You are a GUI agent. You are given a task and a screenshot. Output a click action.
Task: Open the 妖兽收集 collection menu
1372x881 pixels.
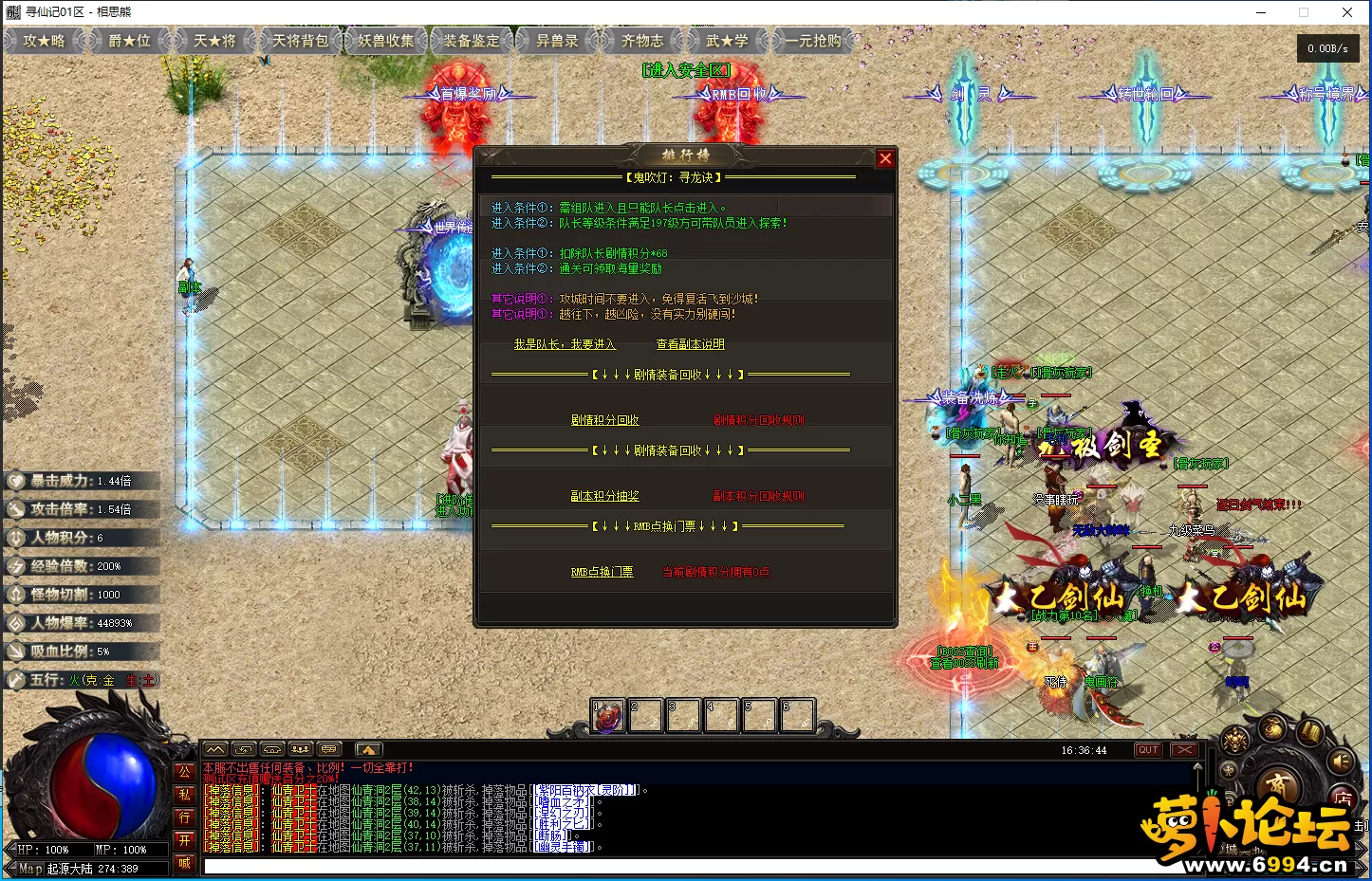(x=385, y=41)
